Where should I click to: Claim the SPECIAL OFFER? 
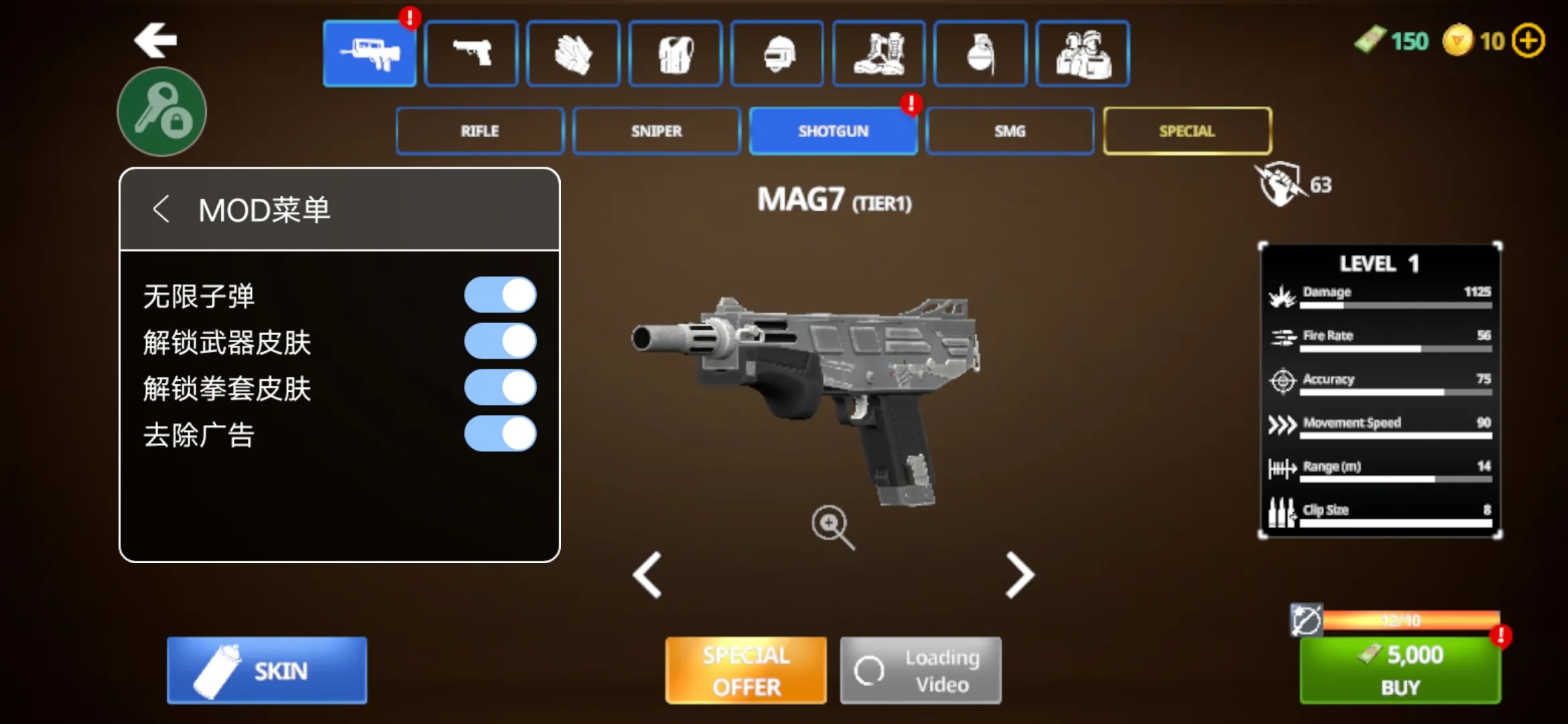[x=746, y=670]
